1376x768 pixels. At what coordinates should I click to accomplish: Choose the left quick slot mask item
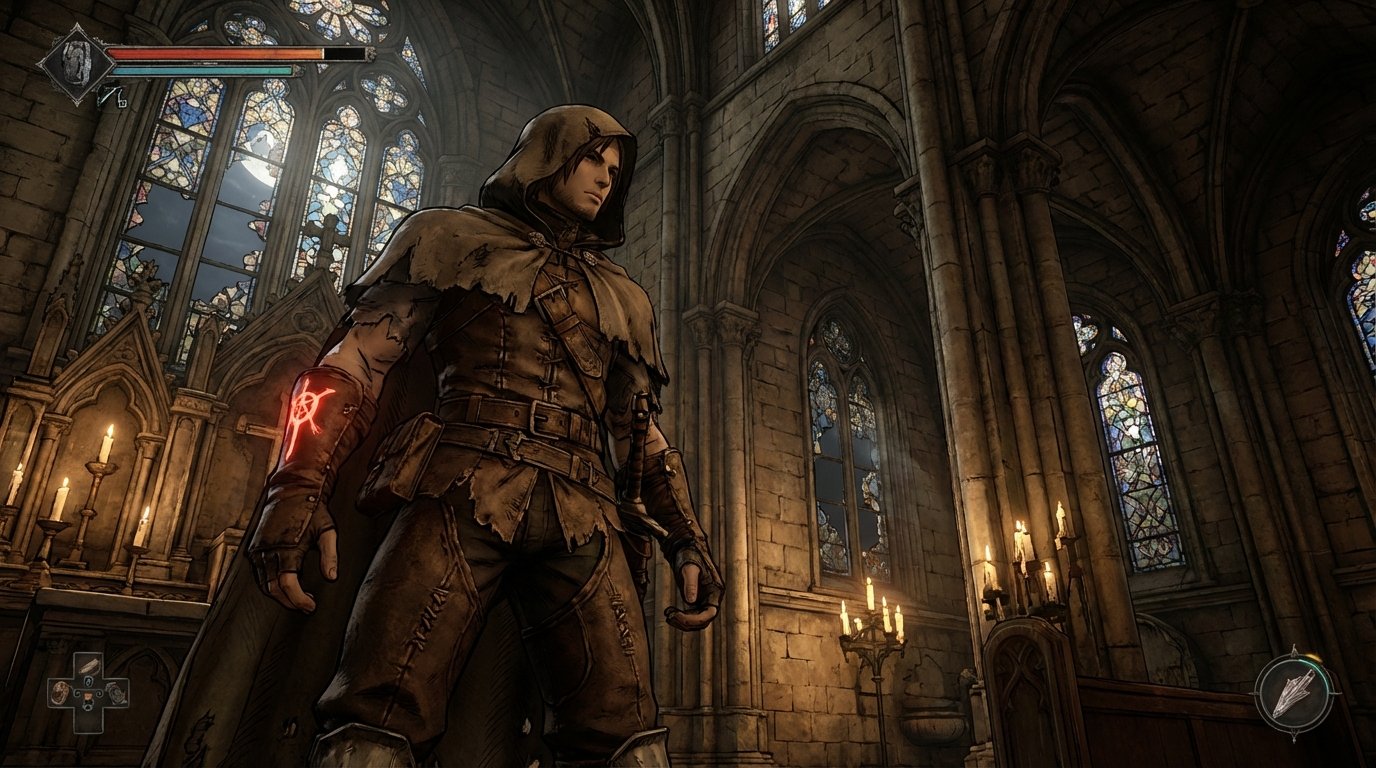click(62, 692)
